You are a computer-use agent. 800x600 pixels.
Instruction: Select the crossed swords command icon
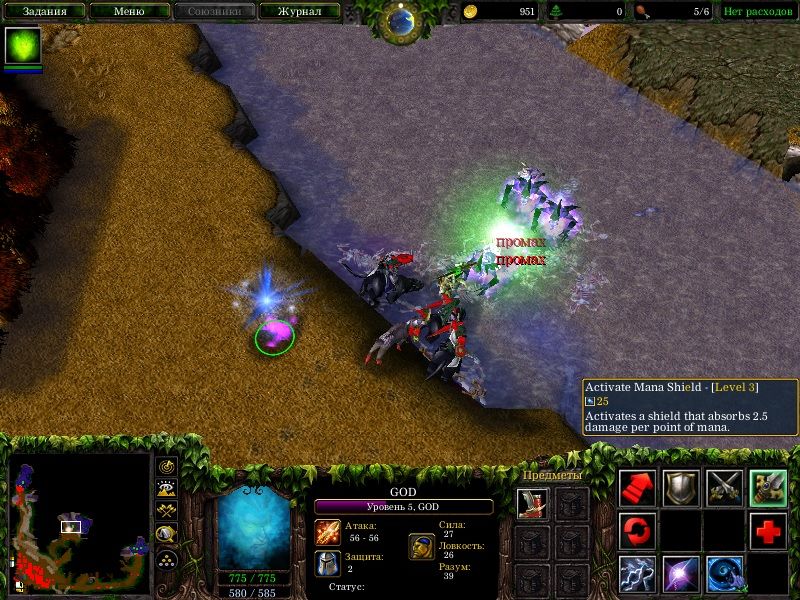coord(725,487)
